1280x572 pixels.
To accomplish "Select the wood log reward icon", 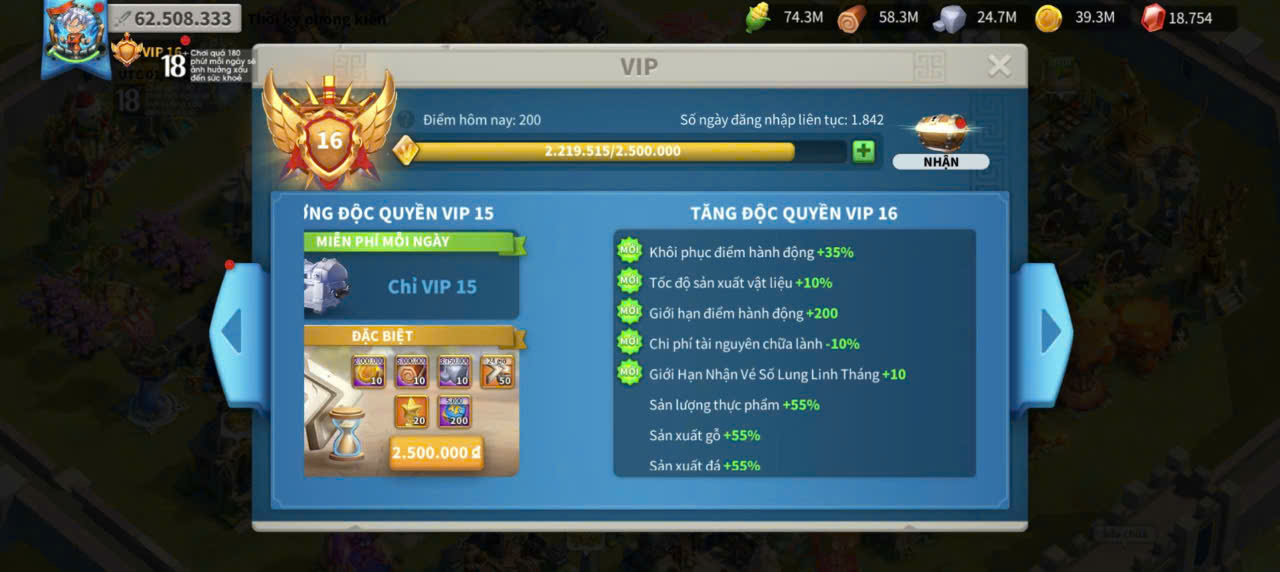I will 411,371.
